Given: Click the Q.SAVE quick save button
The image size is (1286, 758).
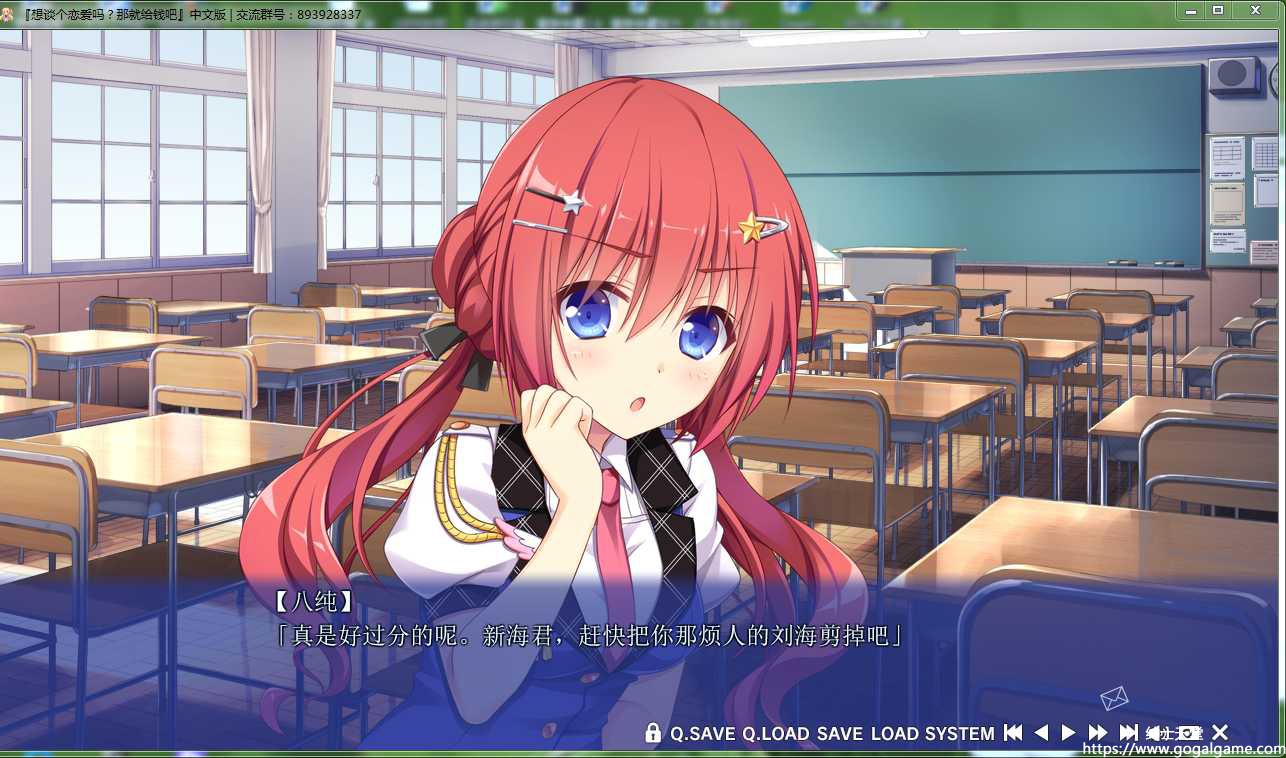Looking at the screenshot, I should tap(702, 733).
